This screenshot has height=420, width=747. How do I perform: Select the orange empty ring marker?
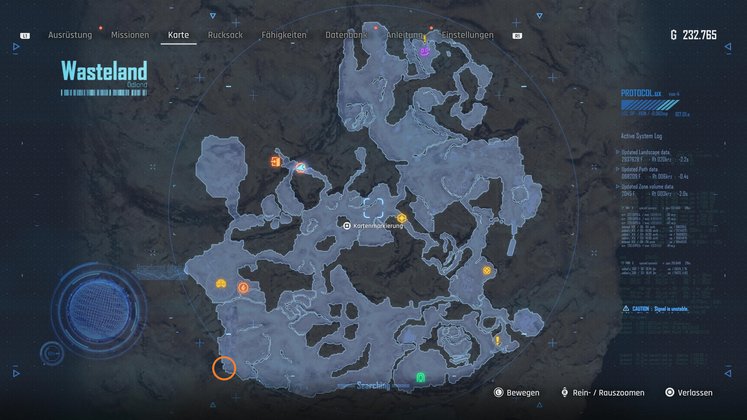coord(224,368)
